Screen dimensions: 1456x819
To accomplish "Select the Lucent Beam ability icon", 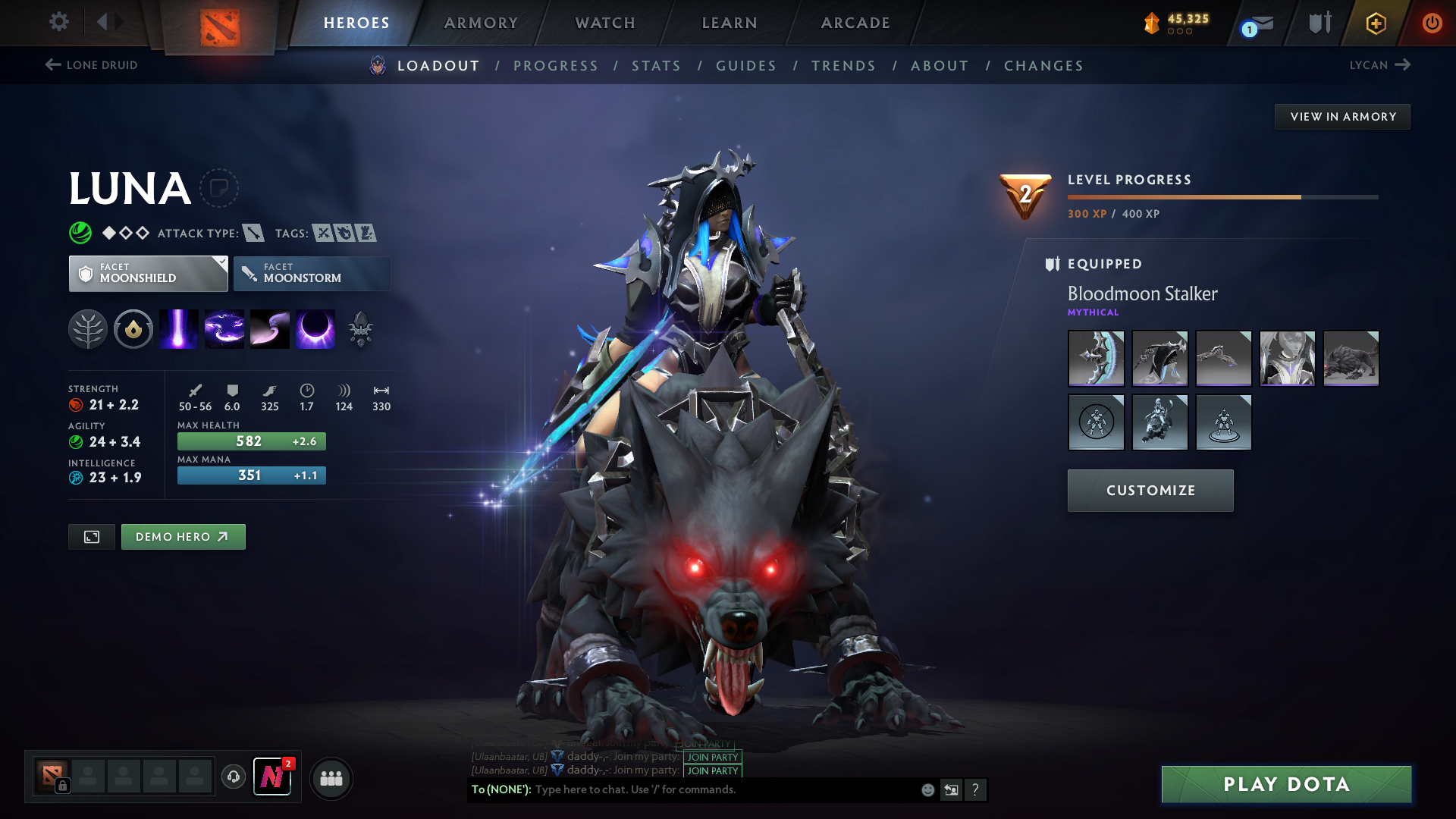I will 178,328.
